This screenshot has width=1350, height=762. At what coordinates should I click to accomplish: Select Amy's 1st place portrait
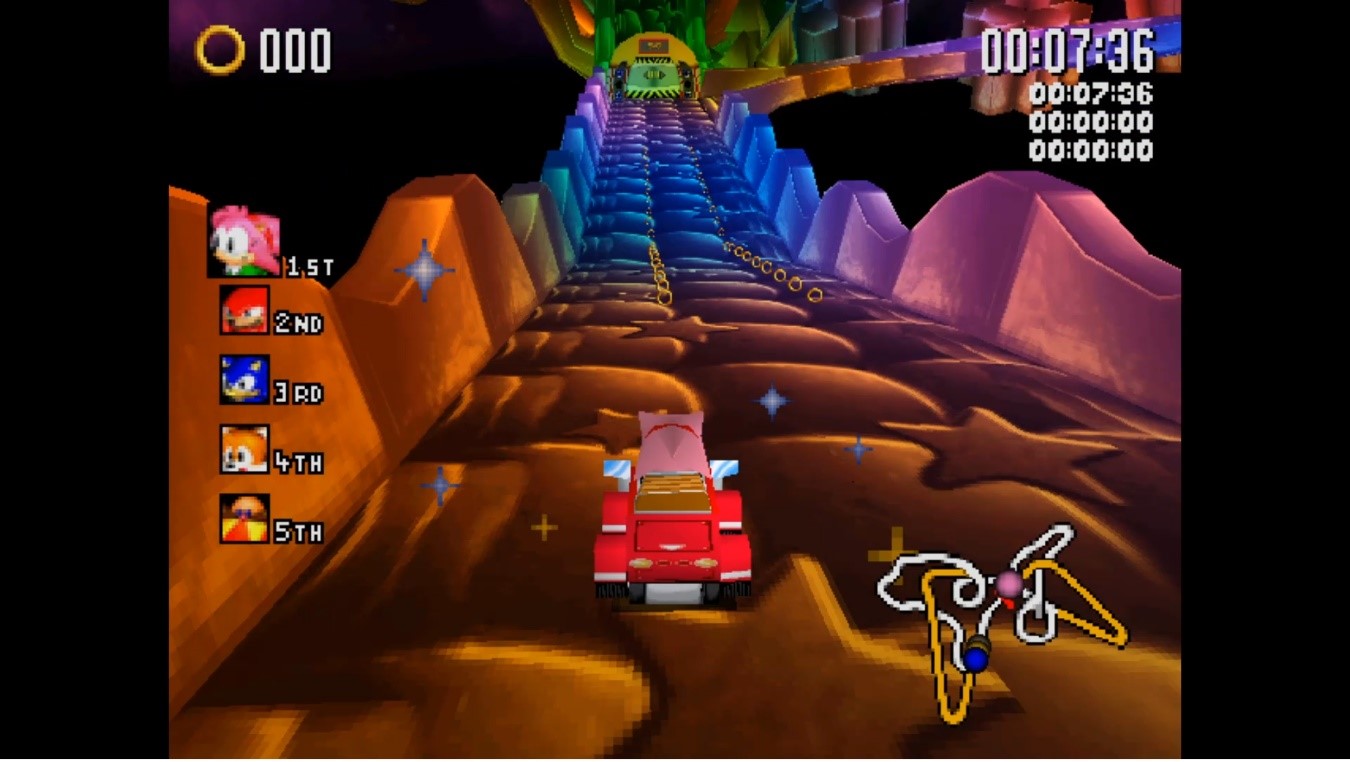point(244,241)
